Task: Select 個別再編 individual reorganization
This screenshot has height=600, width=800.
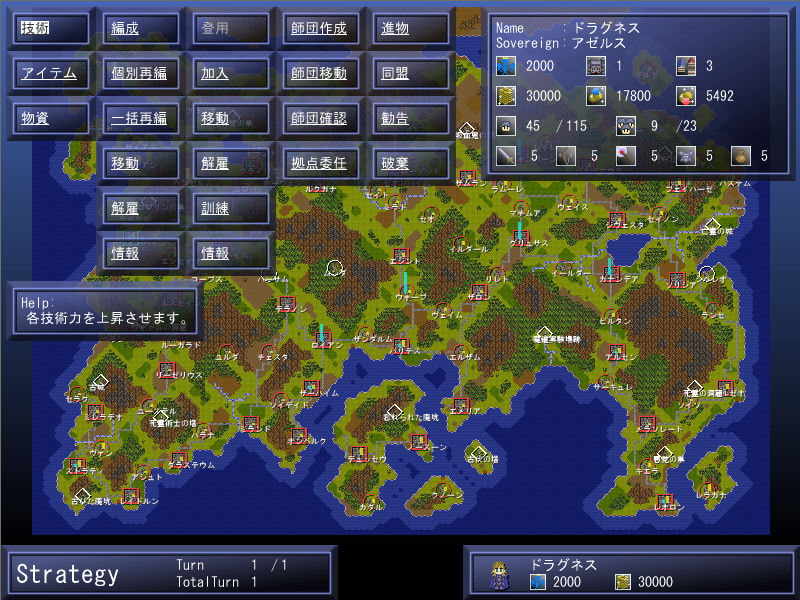Action: coord(141,73)
